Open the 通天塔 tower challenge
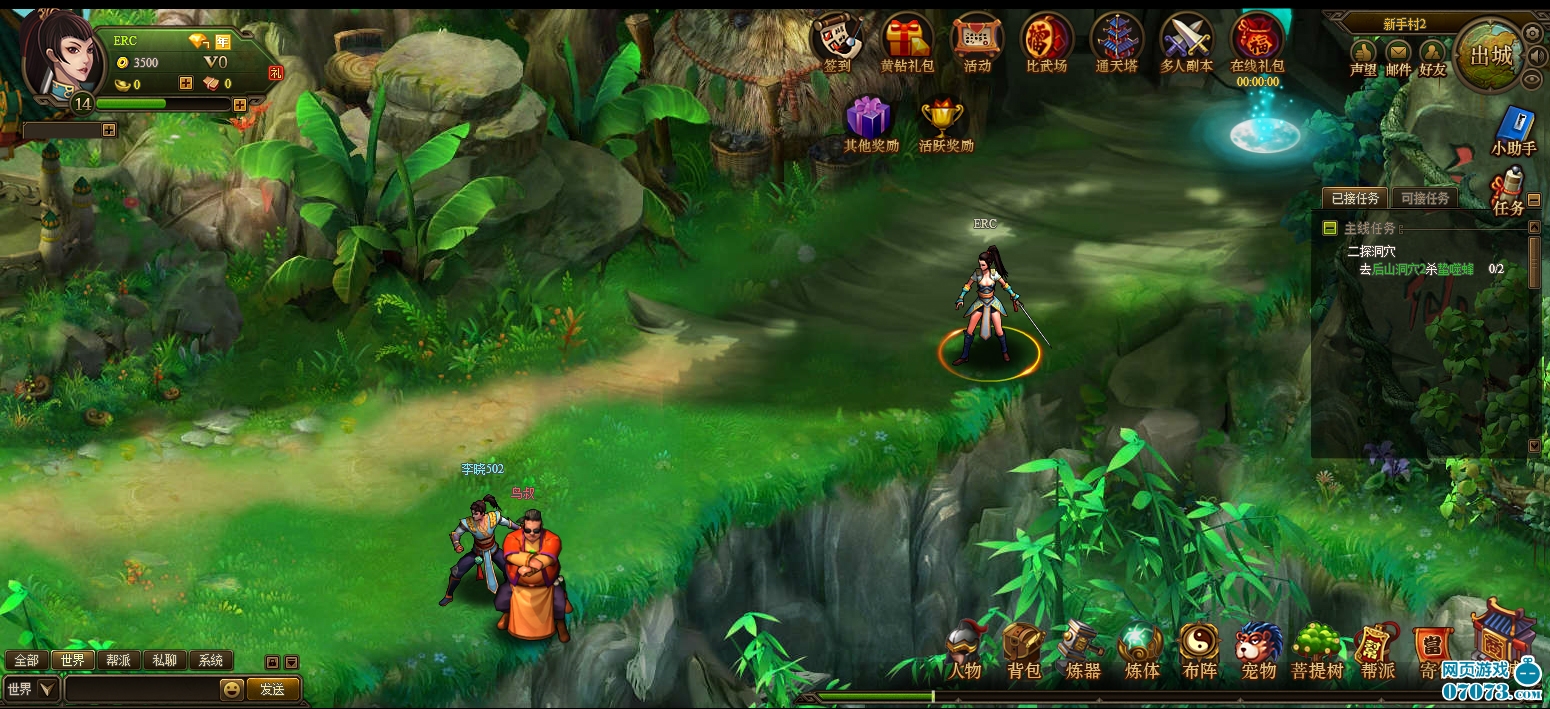The height and width of the screenshot is (709, 1550). pos(1116,40)
